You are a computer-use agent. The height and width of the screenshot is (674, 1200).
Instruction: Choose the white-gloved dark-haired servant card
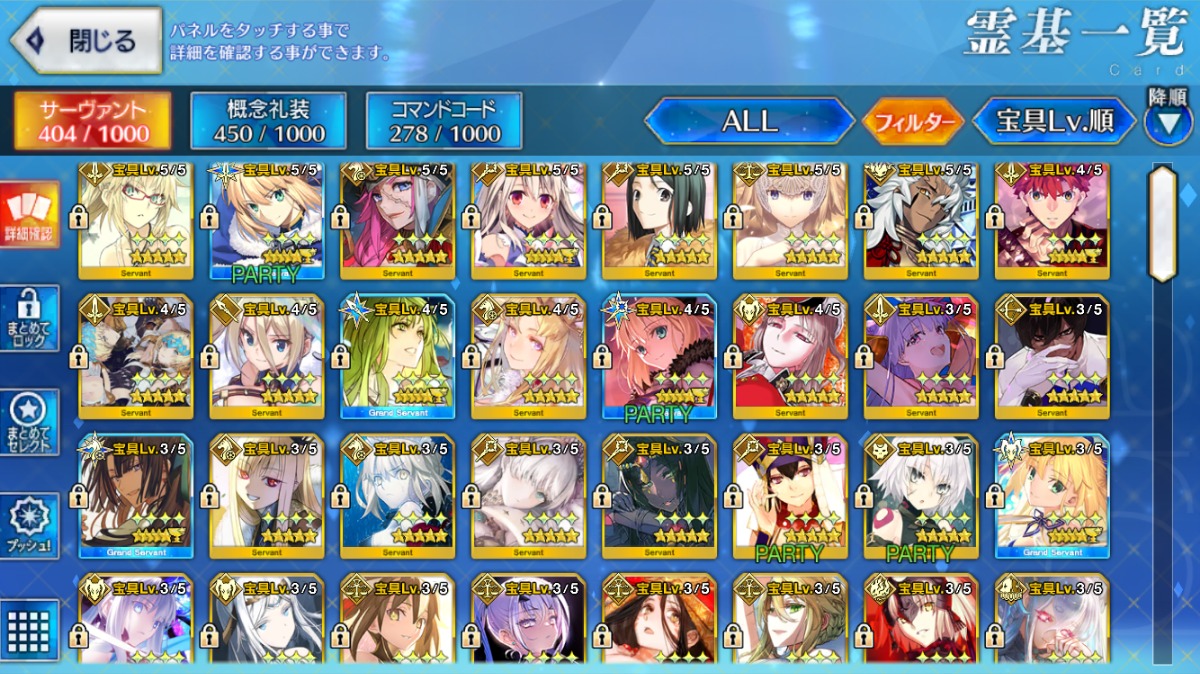[1052, 356]
